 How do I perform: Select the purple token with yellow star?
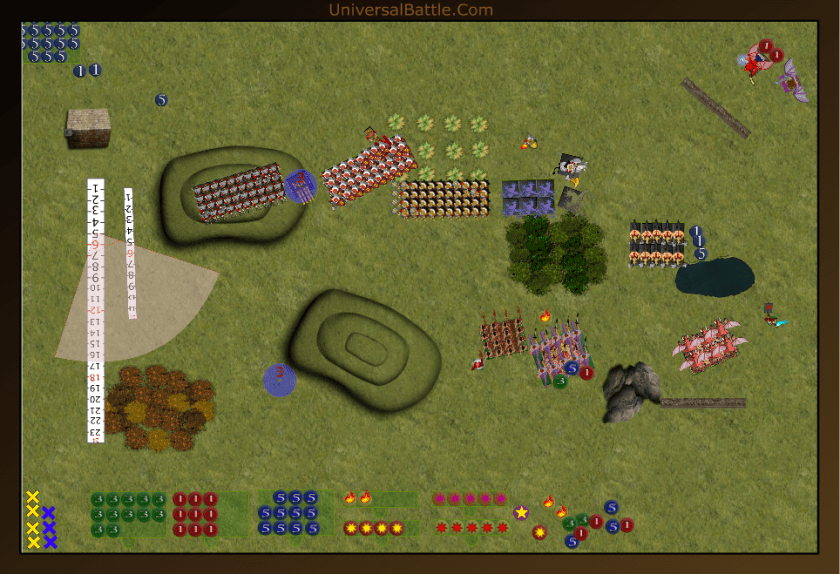point(521,512)
